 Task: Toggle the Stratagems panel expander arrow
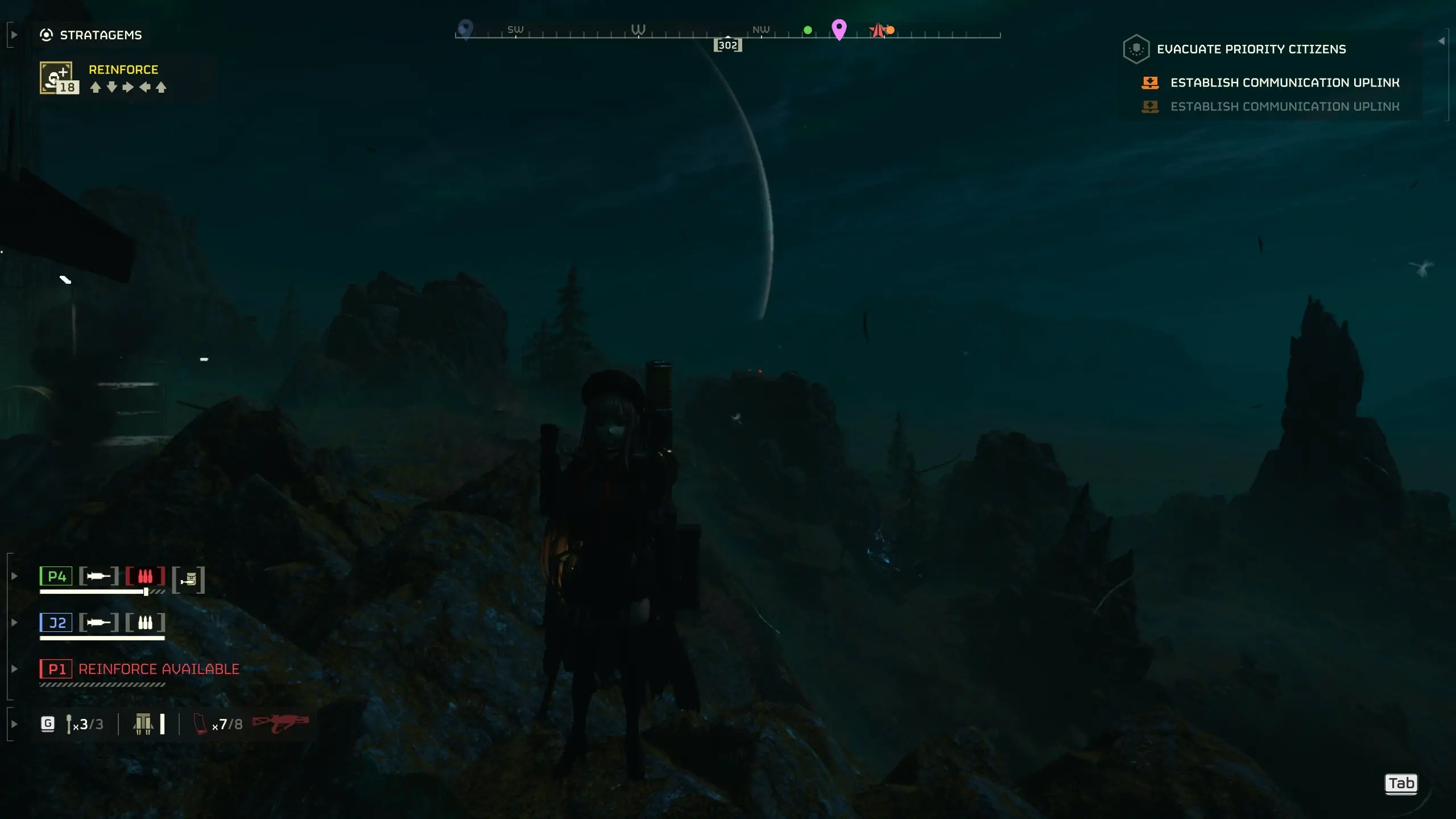pos(14,35)
